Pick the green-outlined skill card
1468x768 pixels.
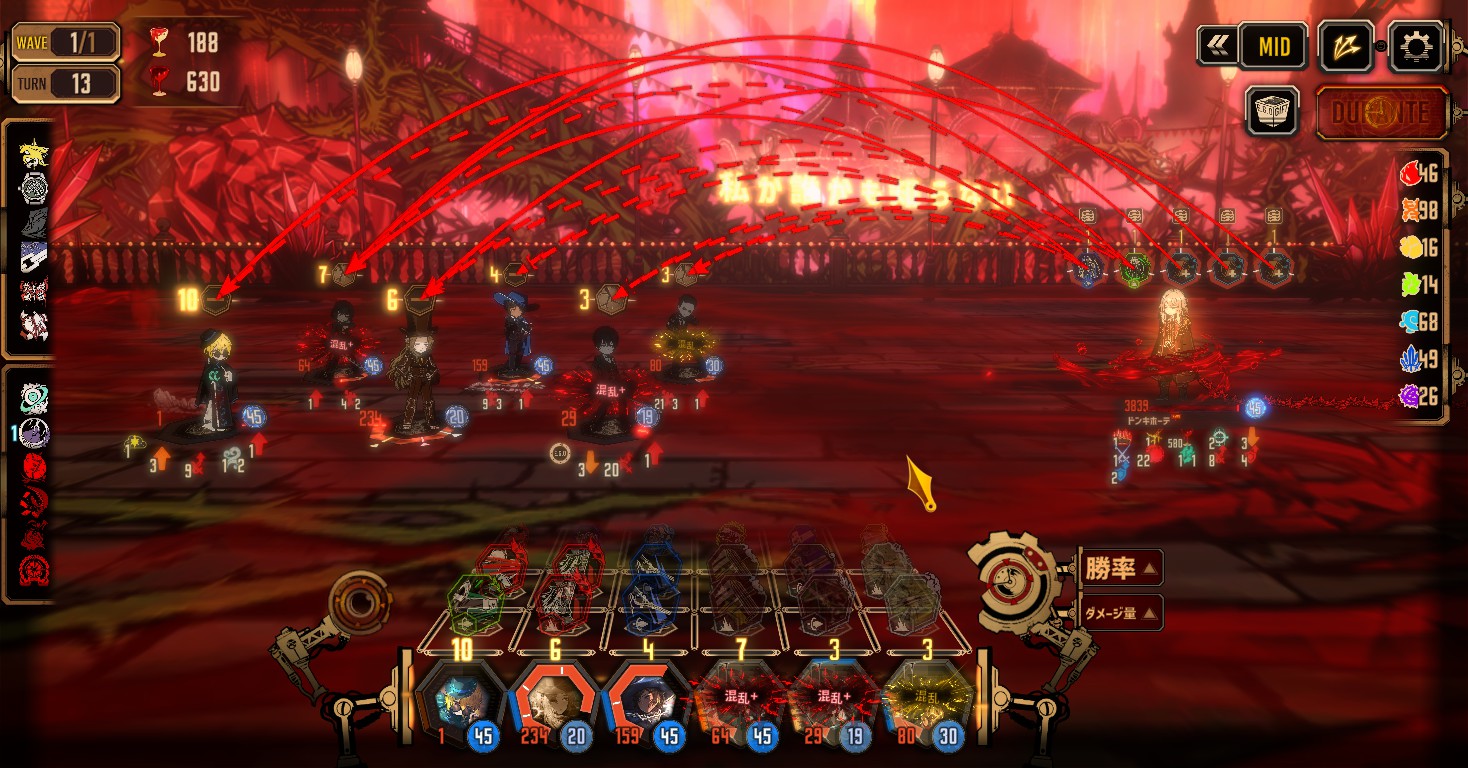point(476,597)
